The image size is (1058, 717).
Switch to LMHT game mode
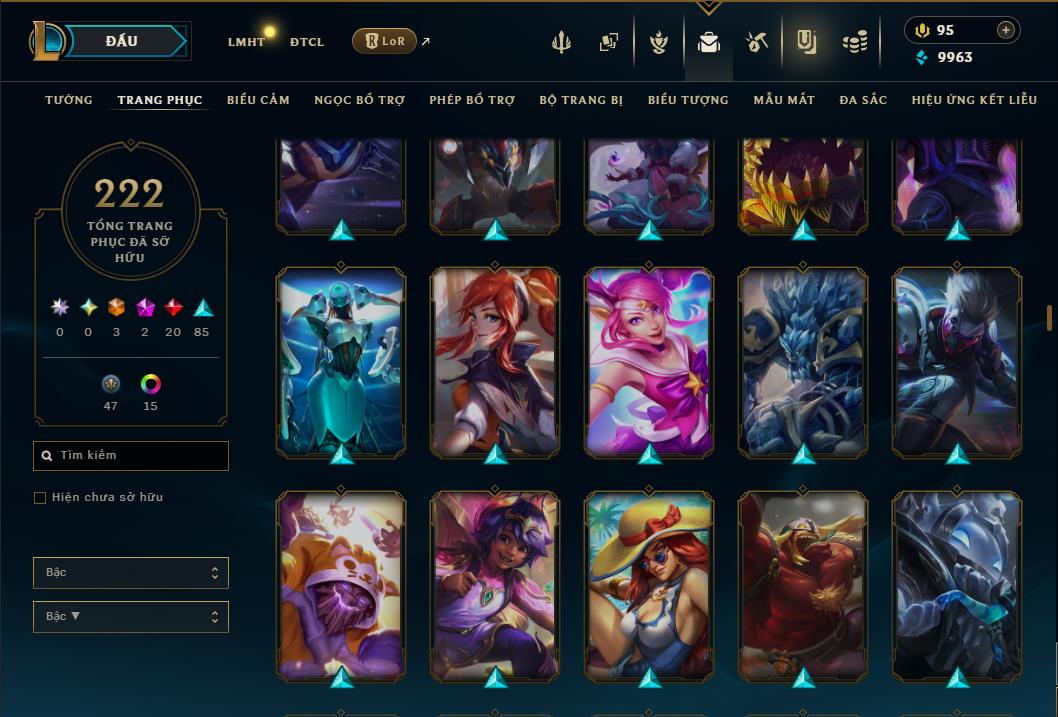click(x=246, y=42)
